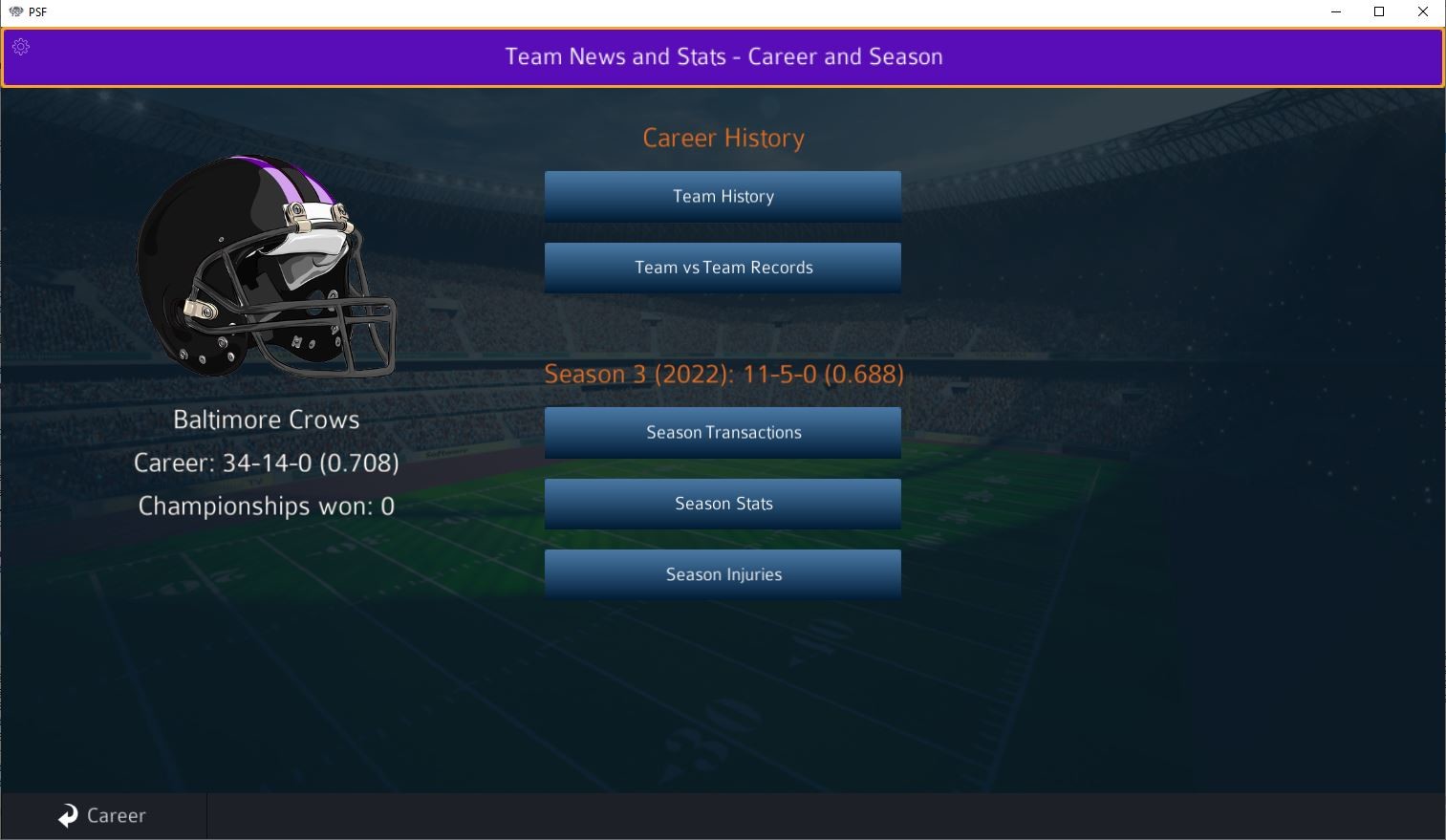Maximize the PSF window
This screenshot has width=1446, height=840.
tap(1379, 12)
